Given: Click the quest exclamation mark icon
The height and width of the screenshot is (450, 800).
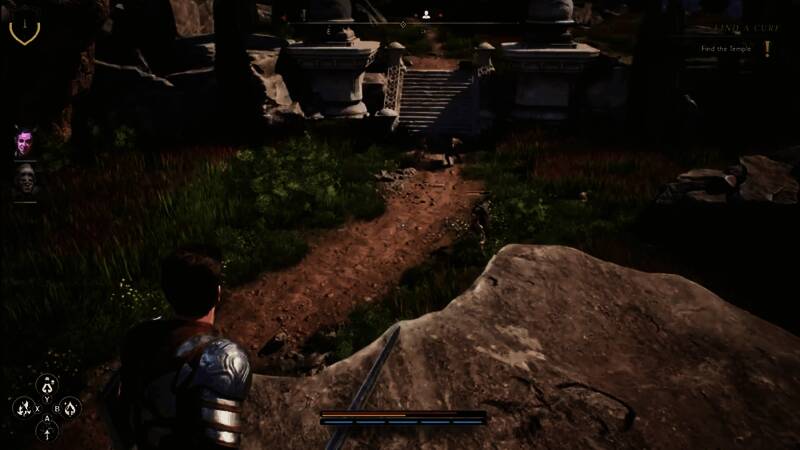Looking at the screenshot, I should tap(767, 48).
